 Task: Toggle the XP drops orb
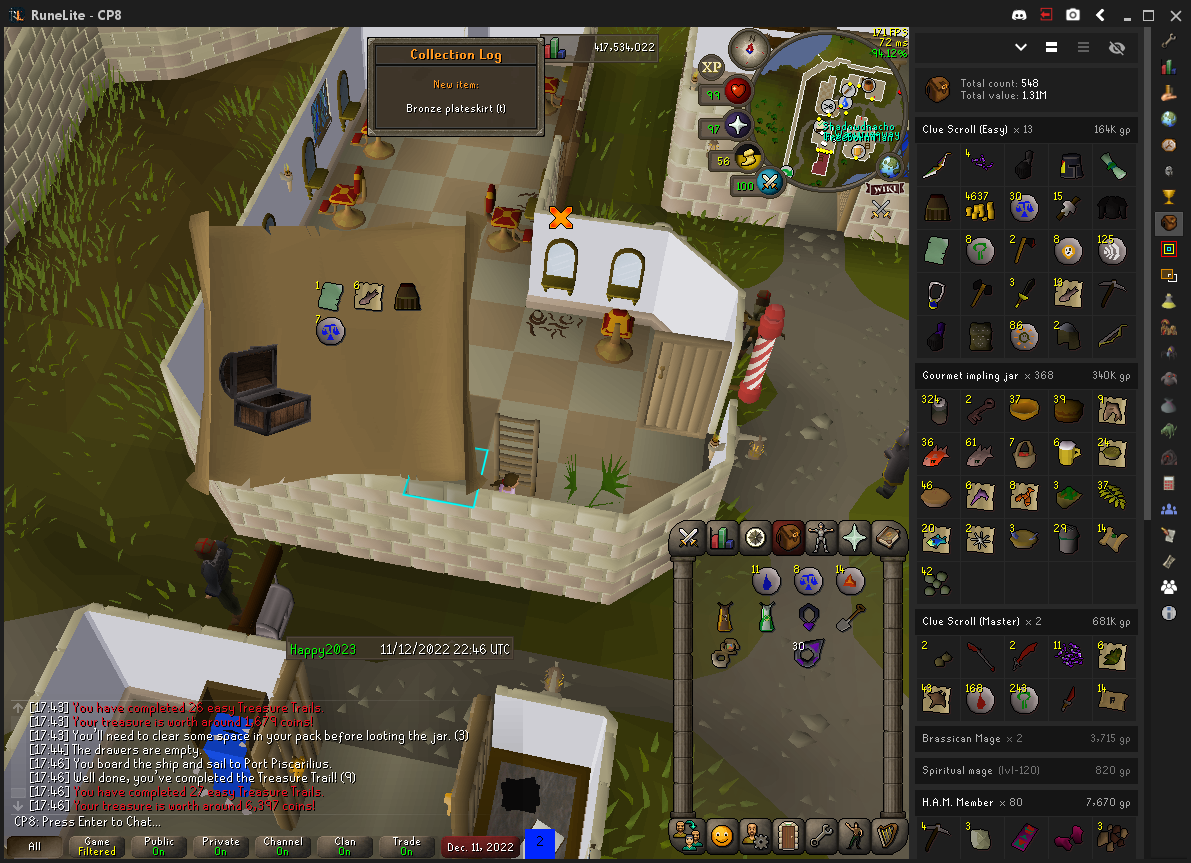tap(711, 67)
